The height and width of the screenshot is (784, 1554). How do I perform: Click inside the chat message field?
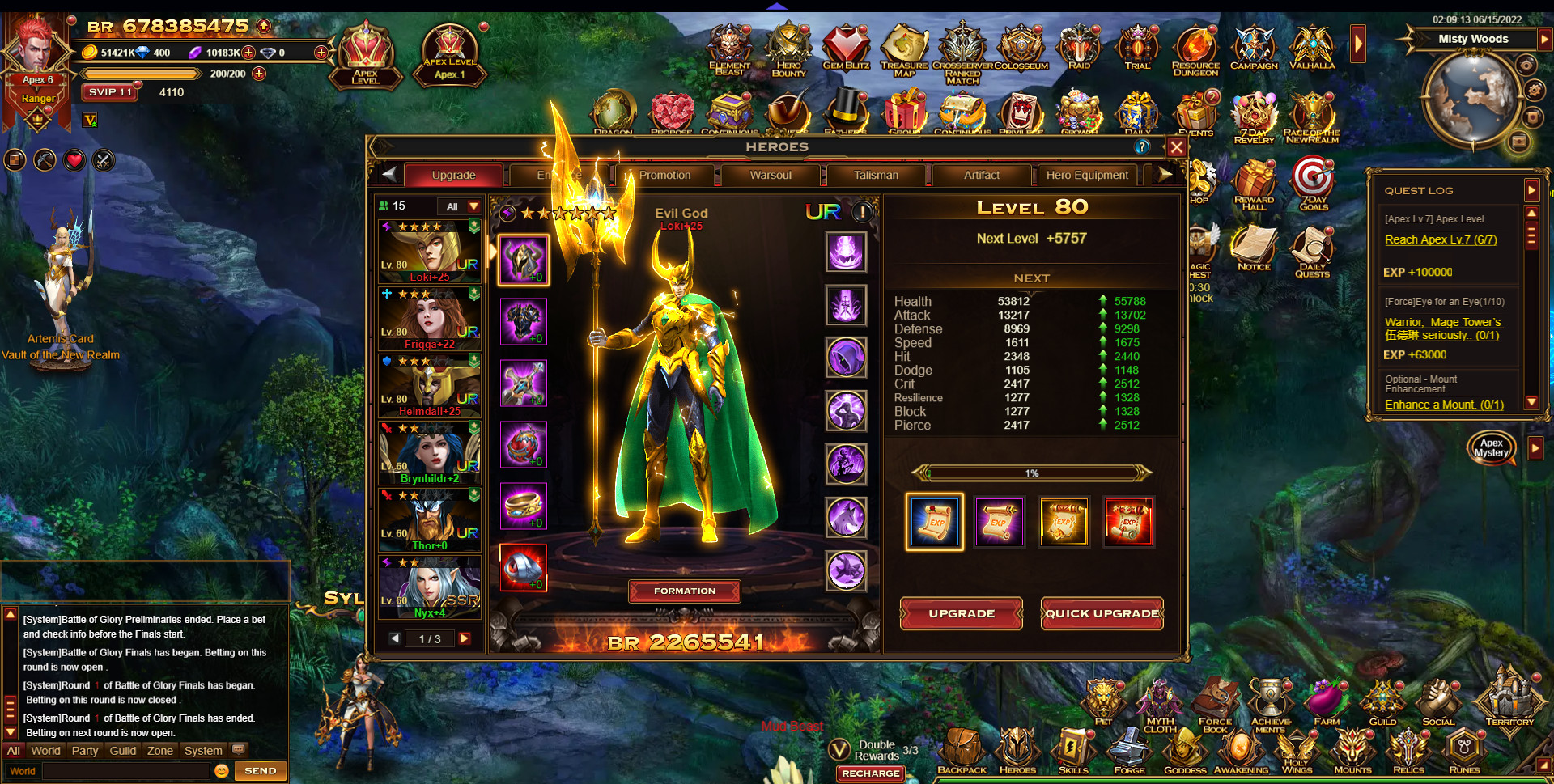pyautogui.click(x=125, y=770)
